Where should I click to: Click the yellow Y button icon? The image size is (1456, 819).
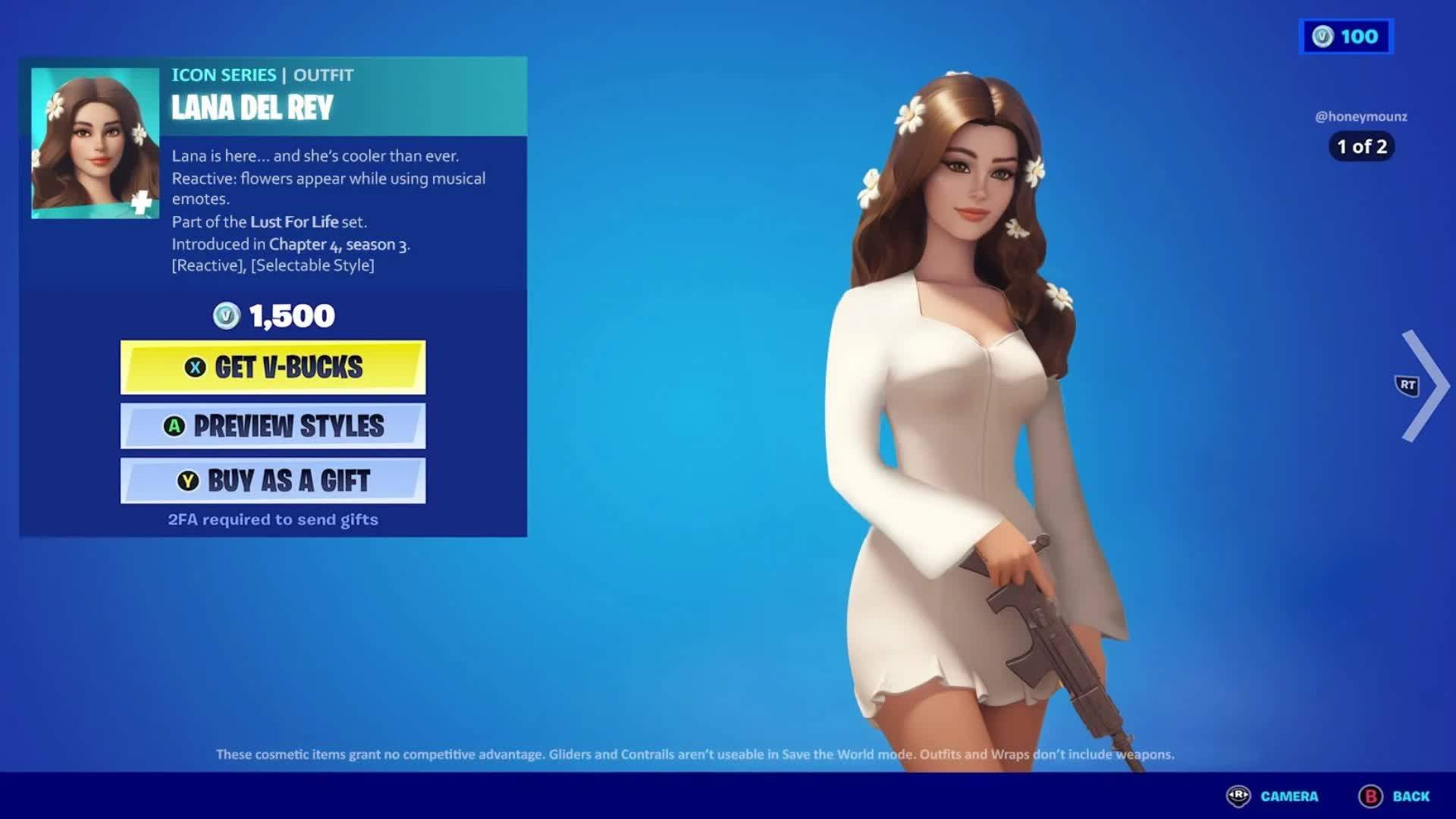[190, 481]
